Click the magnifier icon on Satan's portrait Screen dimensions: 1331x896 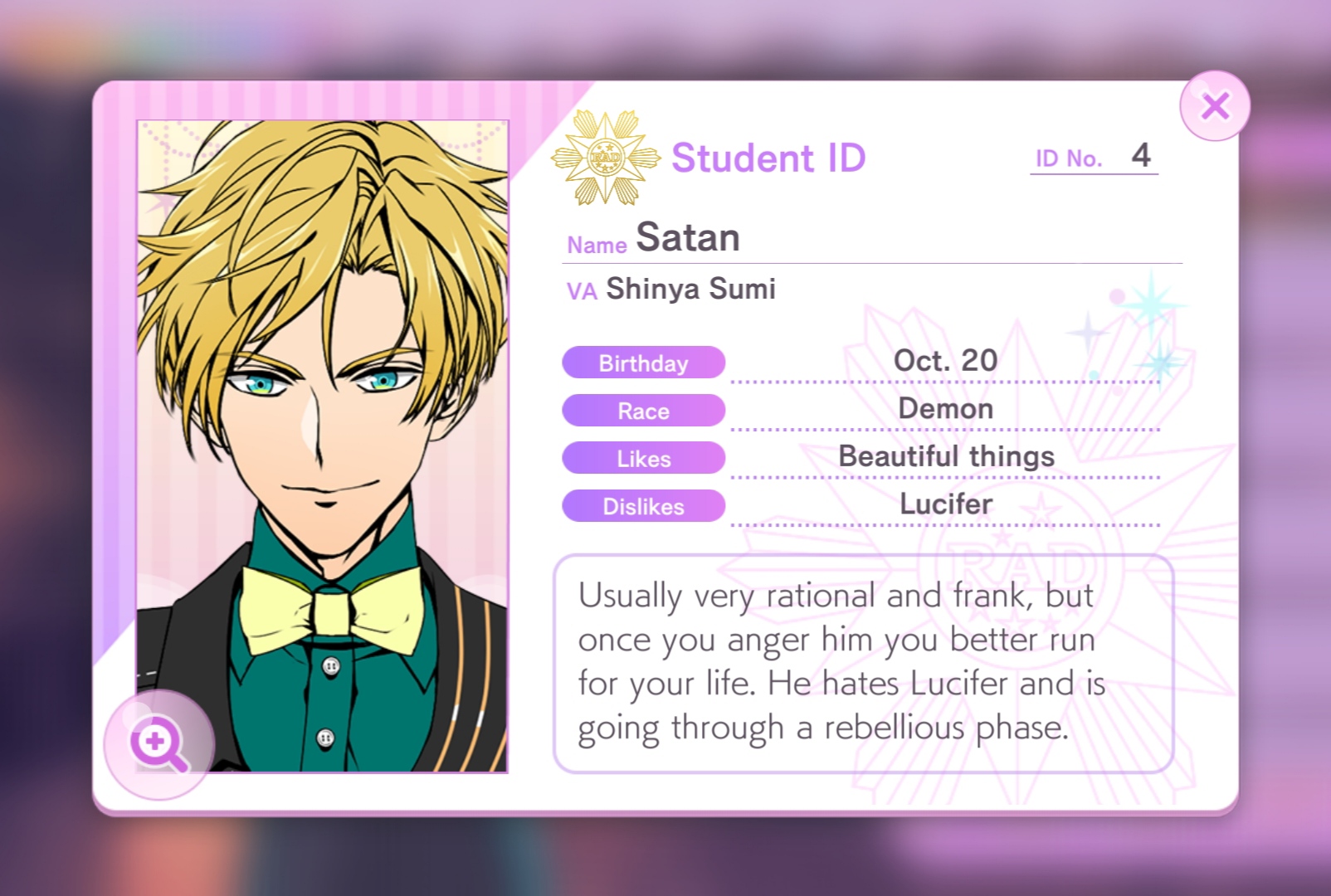[159, 742]
